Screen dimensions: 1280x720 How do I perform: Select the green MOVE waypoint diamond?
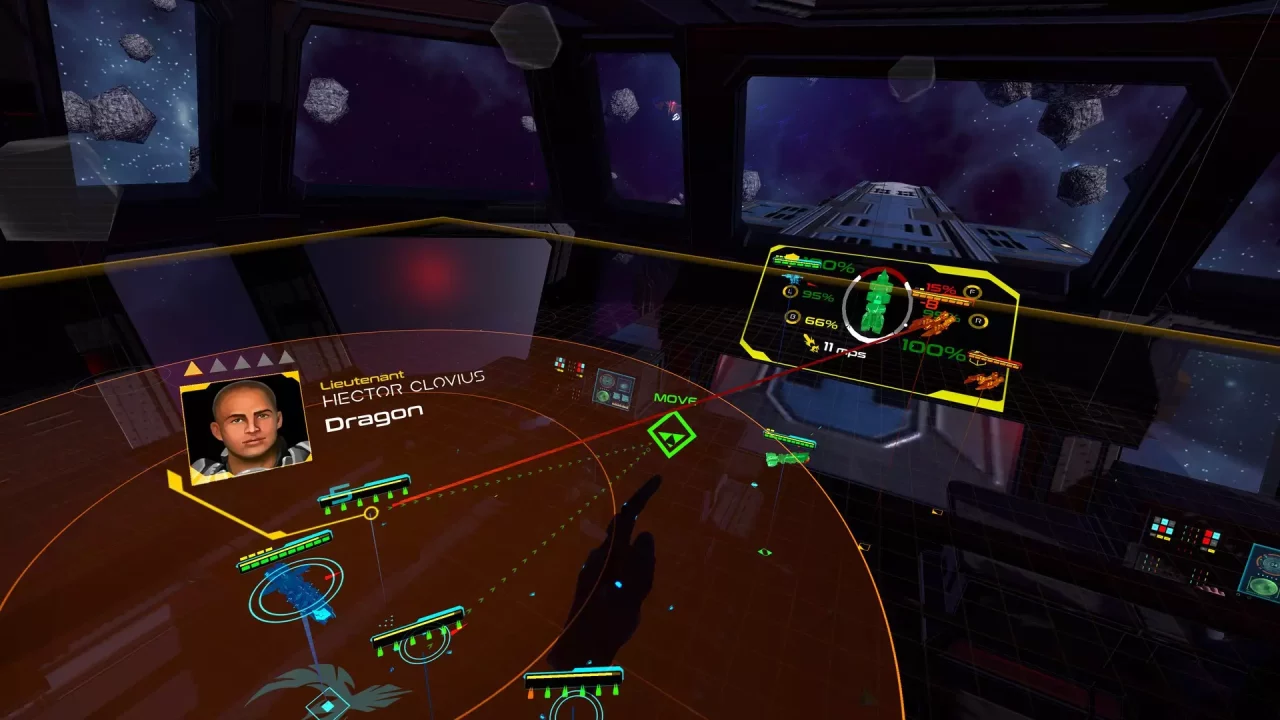[x=672, y=434]
